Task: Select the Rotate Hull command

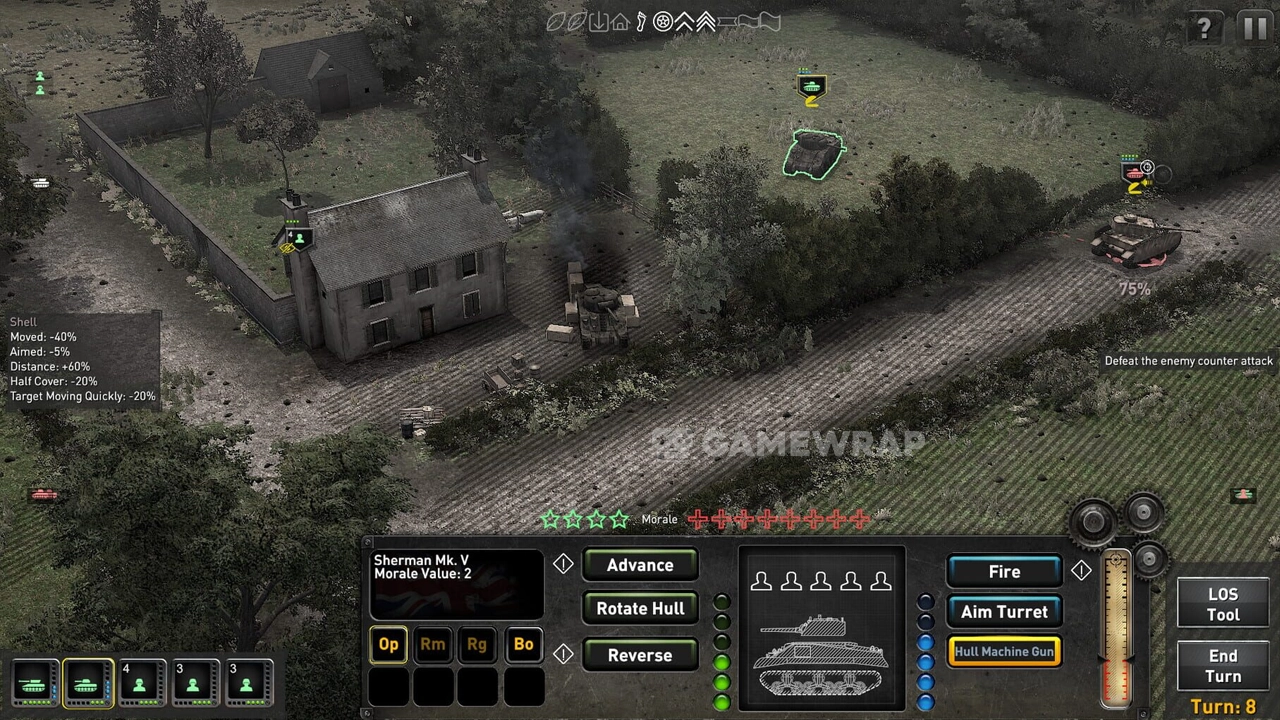Action: point(640,609)
